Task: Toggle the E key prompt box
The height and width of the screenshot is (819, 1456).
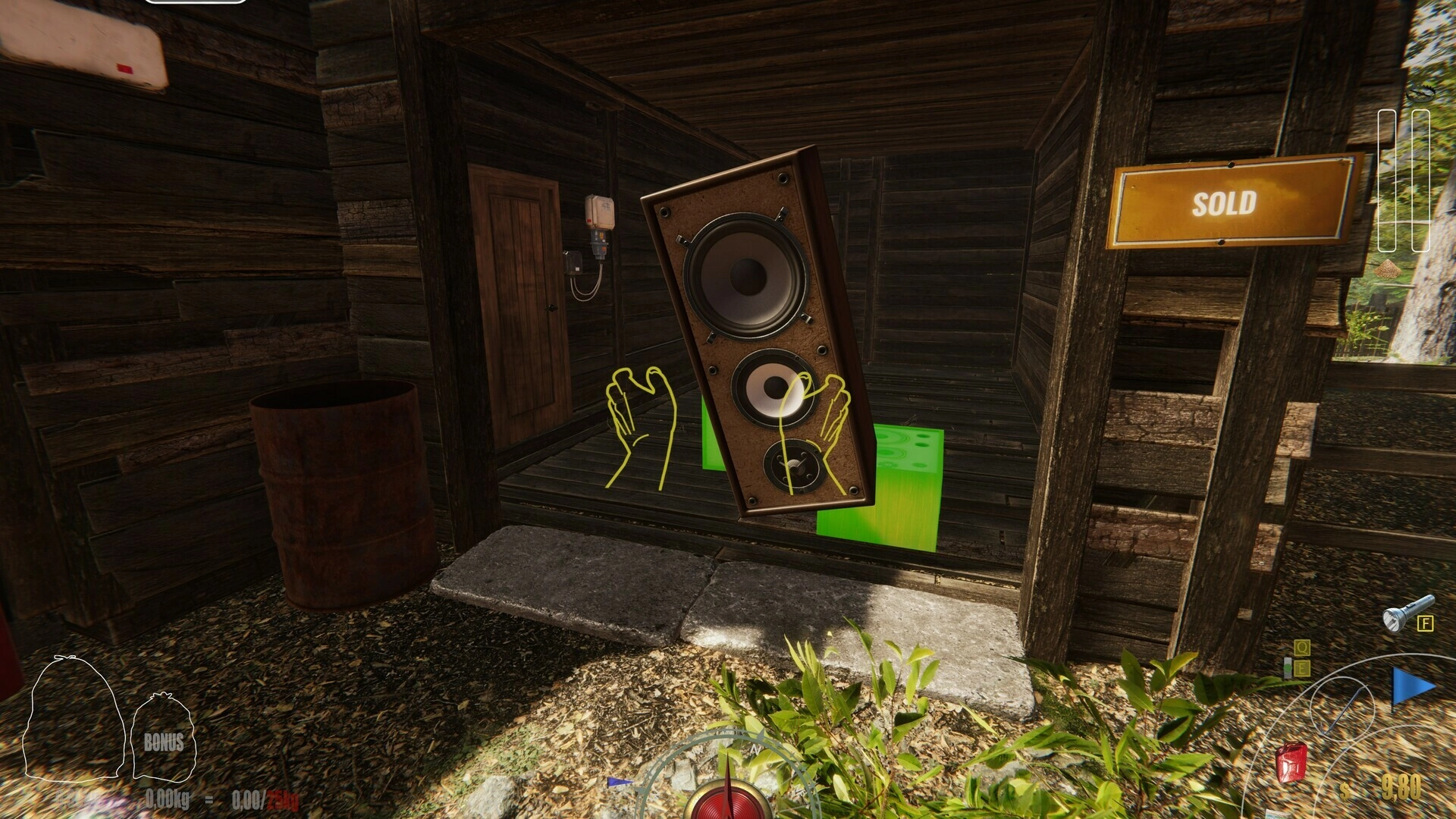Action: point(1302,667)
